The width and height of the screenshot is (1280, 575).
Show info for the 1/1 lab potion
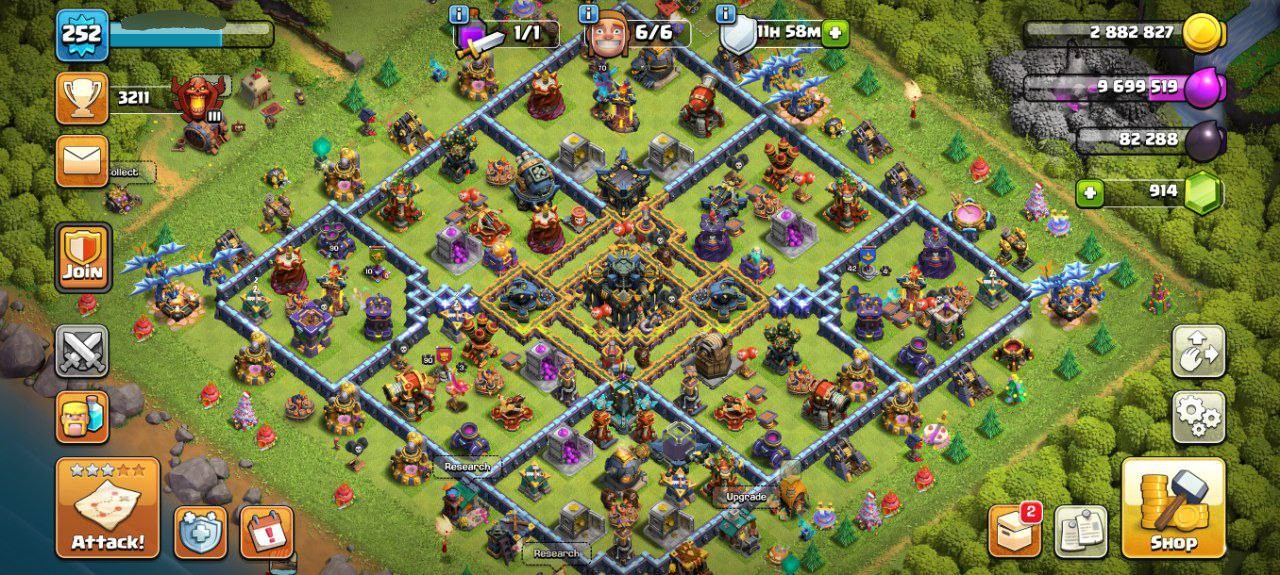click(459, 14)
